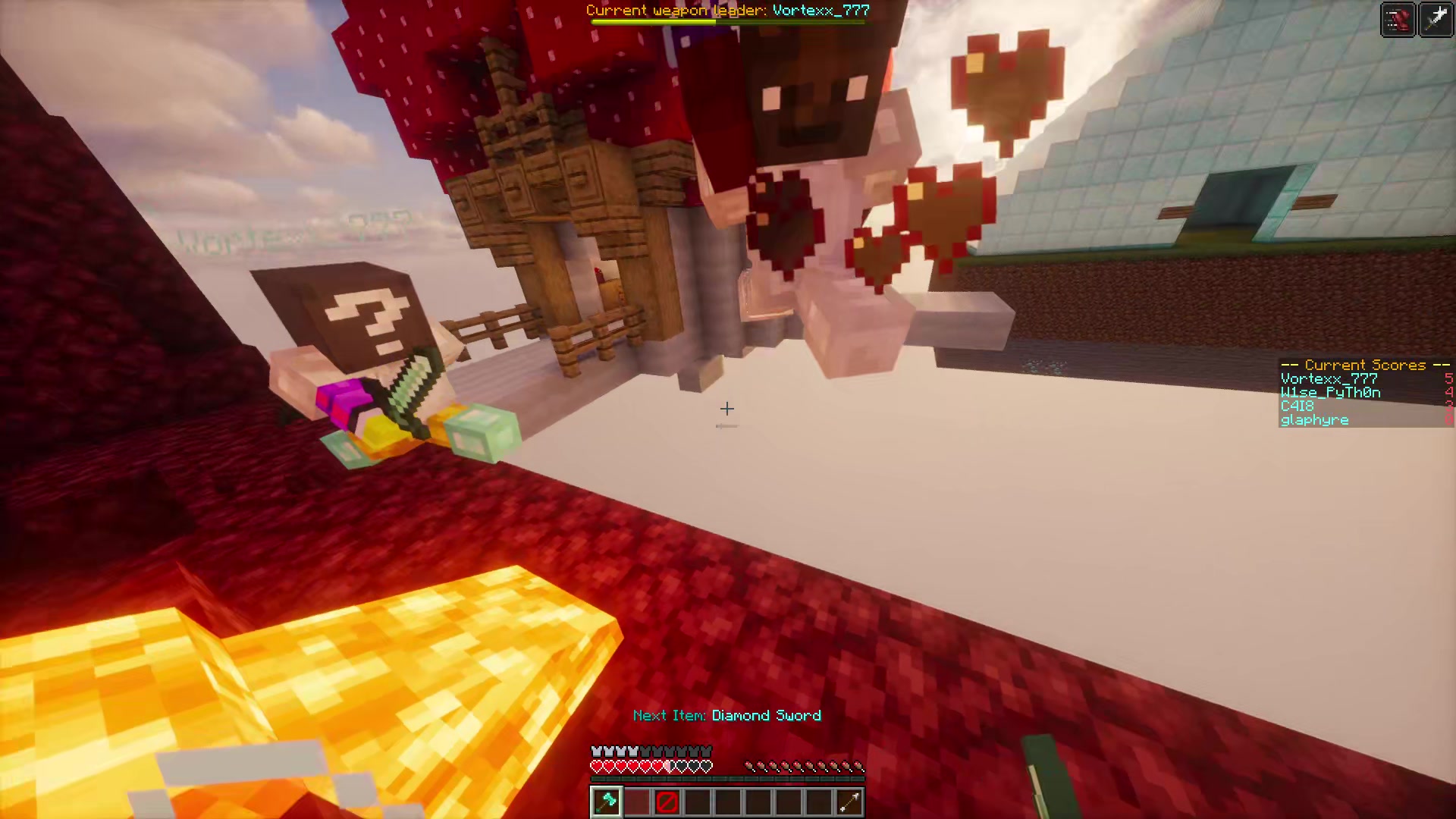1456x819 pixels.
Task: Click the empty fourth hotbar slot
Action: (697, 802)
